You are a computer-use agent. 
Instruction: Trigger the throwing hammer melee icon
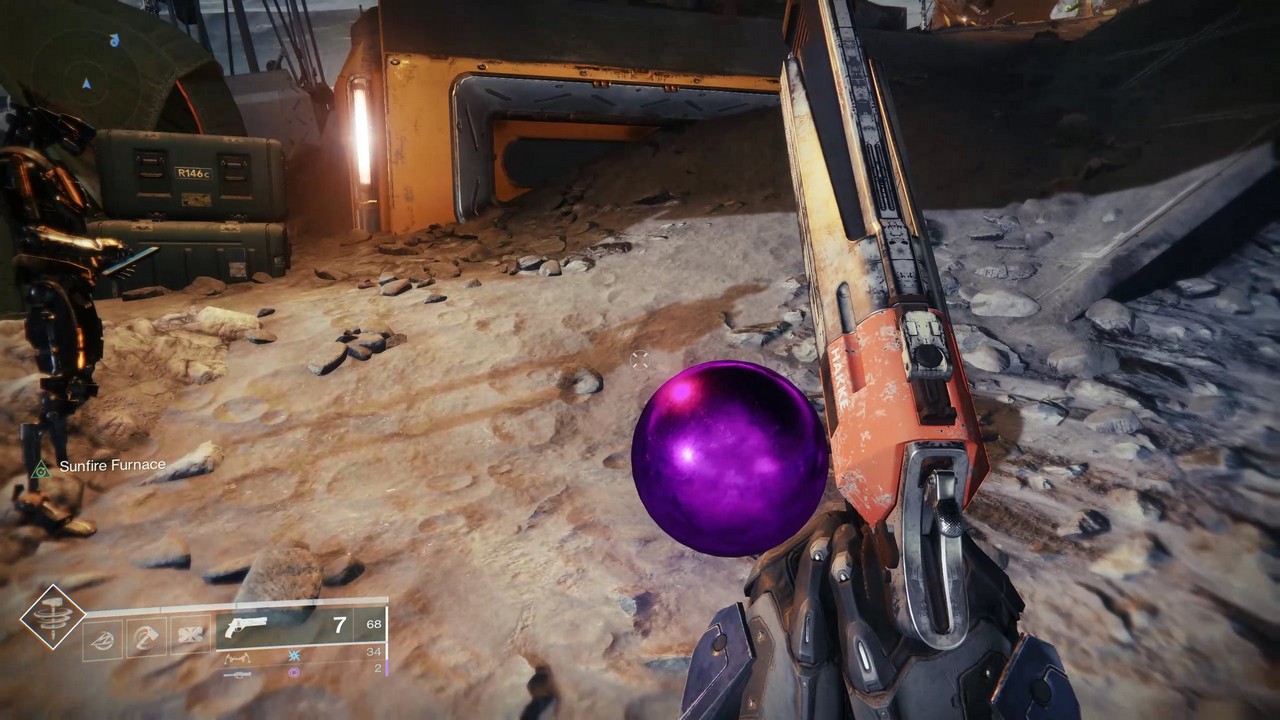click(146, 637)
